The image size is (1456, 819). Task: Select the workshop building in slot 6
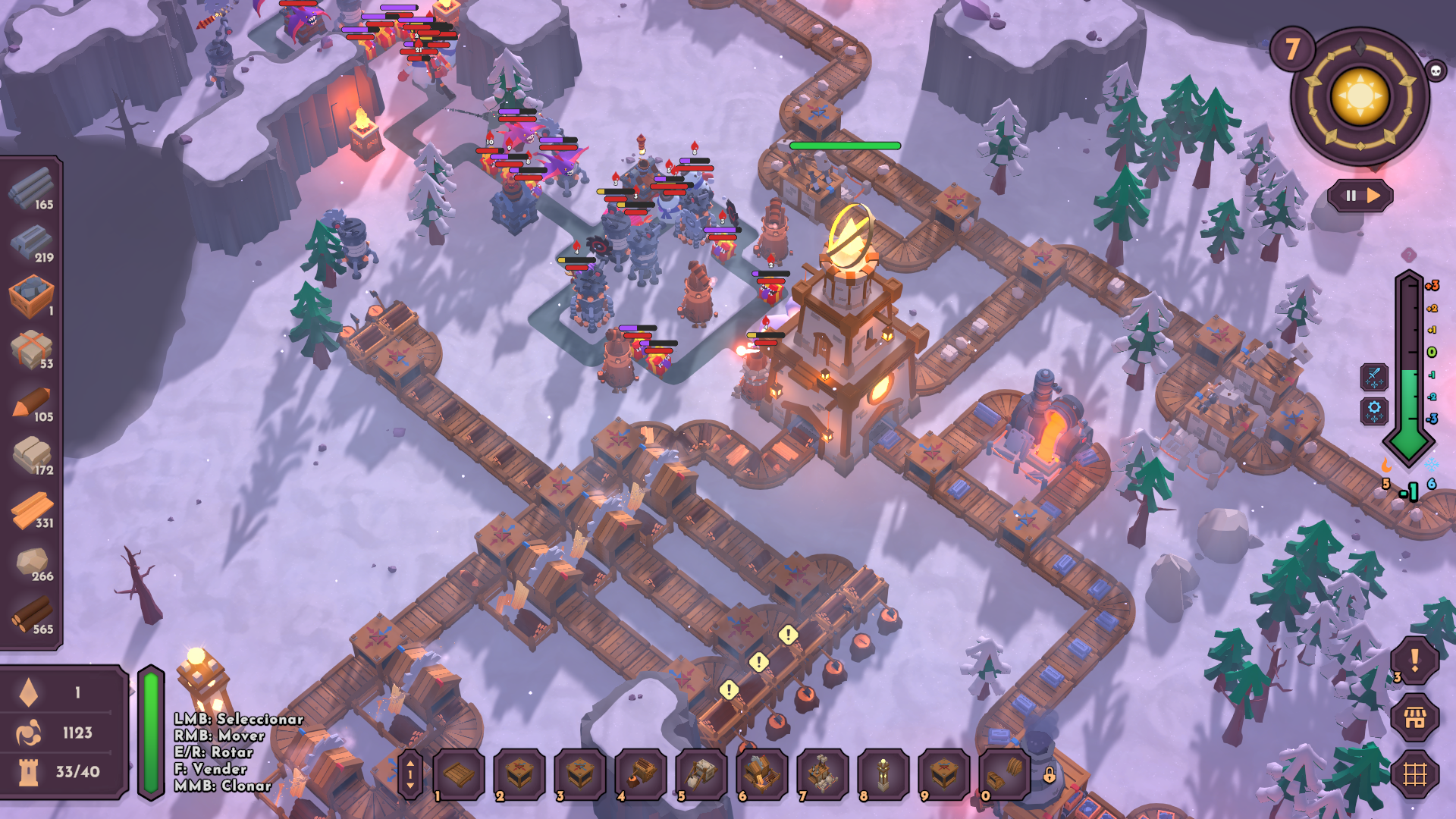pos(762,774)
